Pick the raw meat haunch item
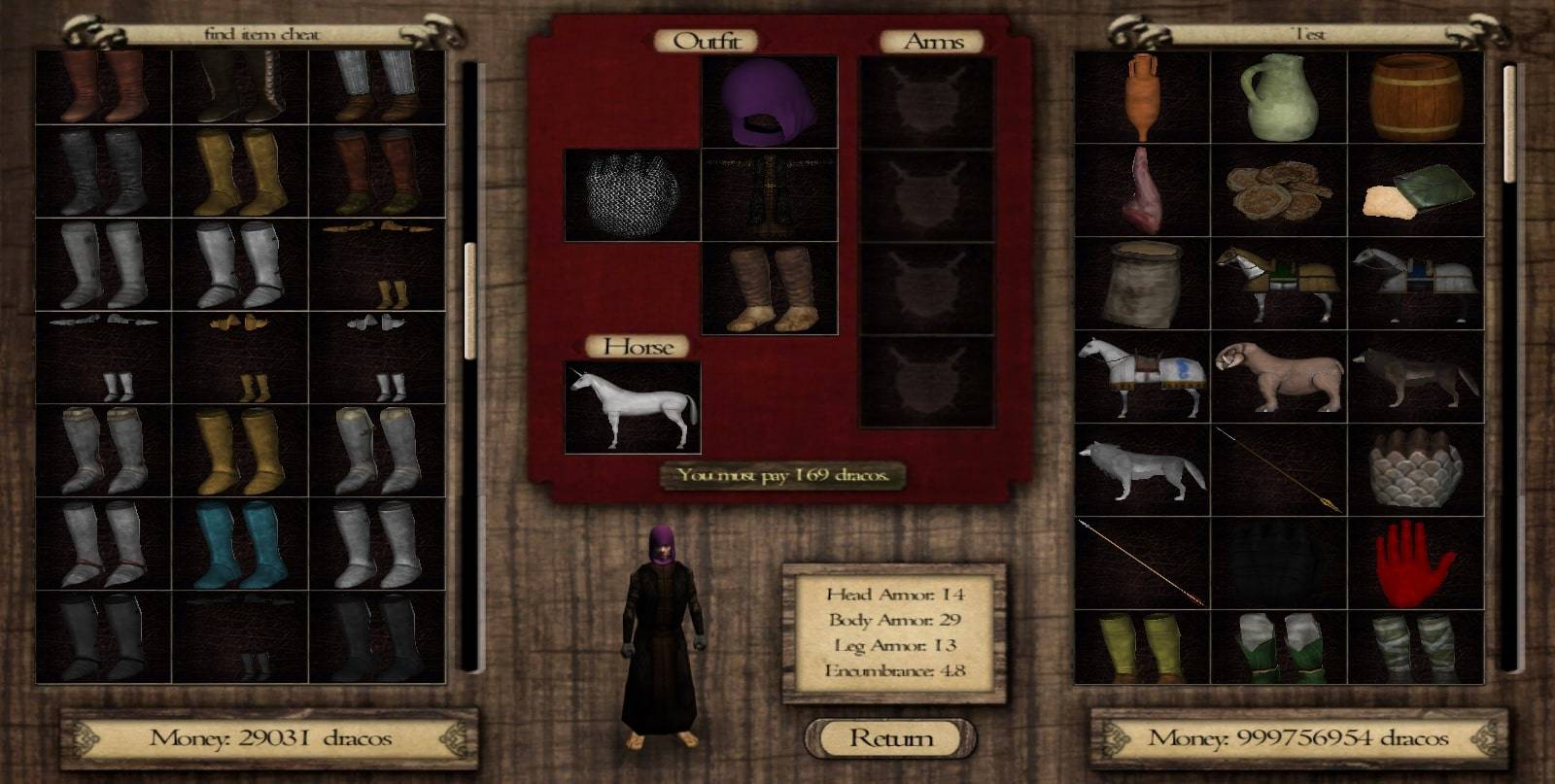The width and height of the screenshot is (1555, 784). point(1142,190)
